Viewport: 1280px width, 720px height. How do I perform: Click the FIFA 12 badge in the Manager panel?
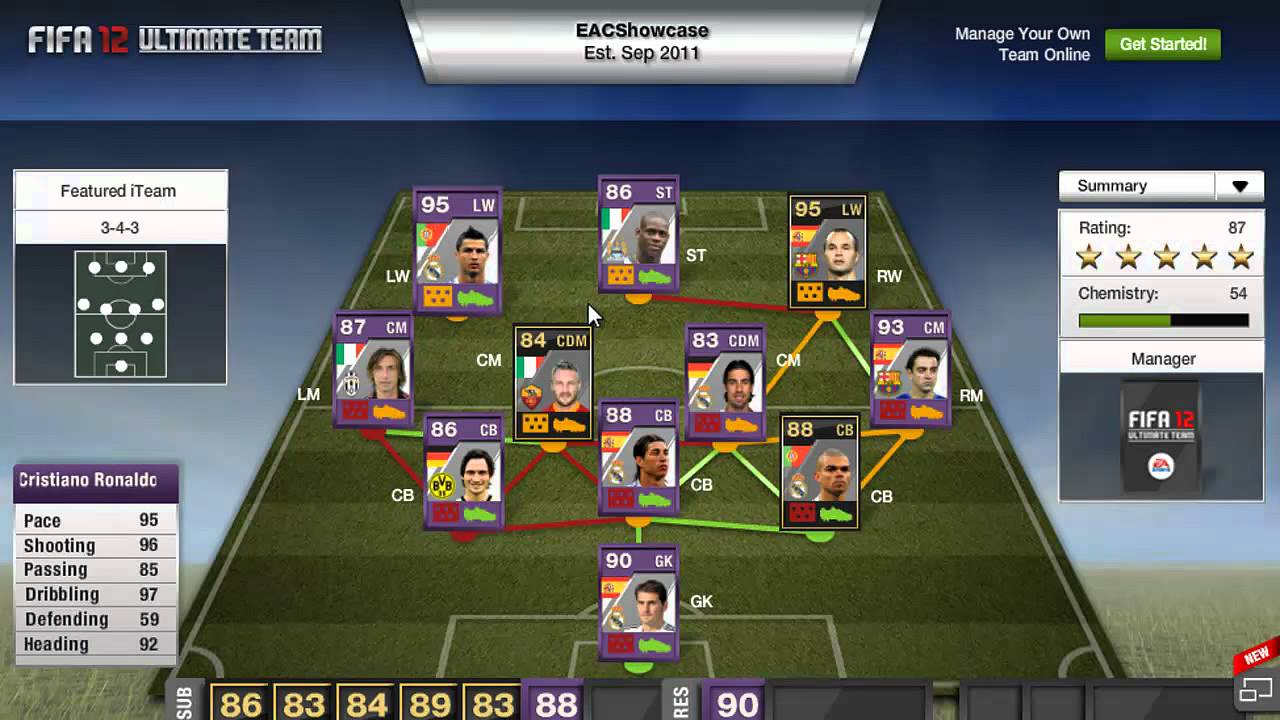[x=1160, y=432]
